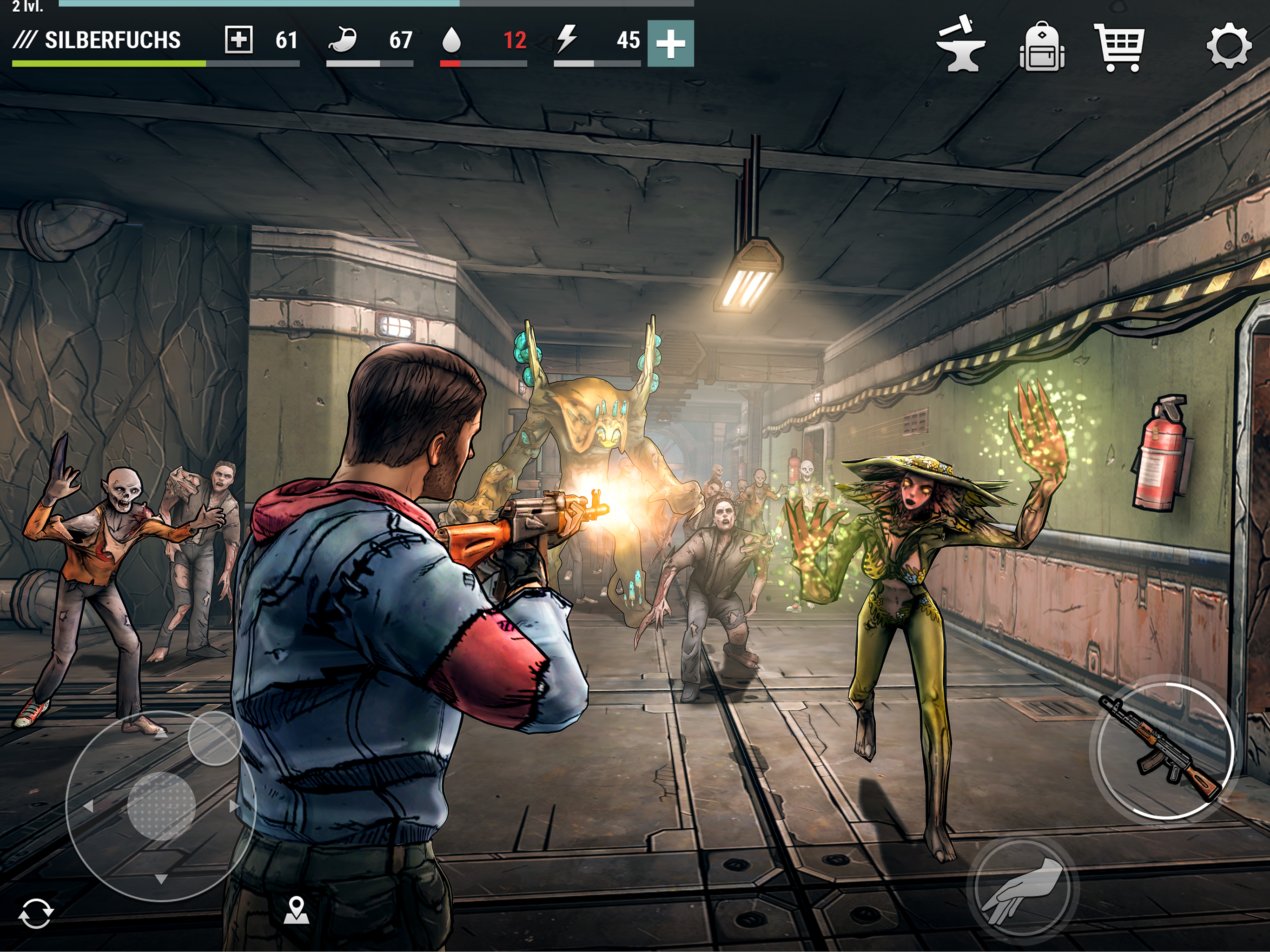Tap the virtual joystick center pad
The width and height of the screenshot is (1270, 952).
point(161,806)
